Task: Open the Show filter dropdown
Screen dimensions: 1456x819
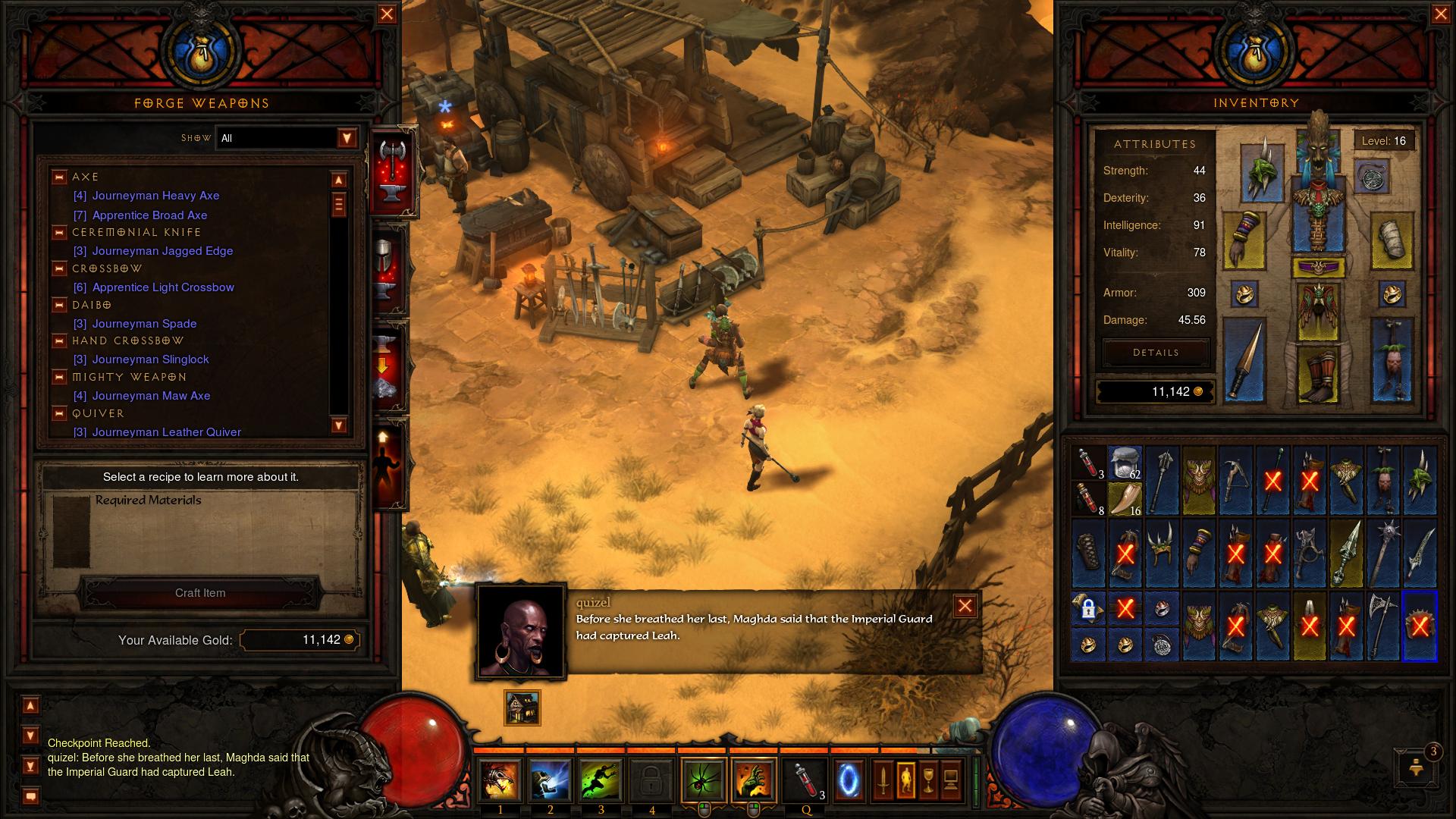Action: 347,138
